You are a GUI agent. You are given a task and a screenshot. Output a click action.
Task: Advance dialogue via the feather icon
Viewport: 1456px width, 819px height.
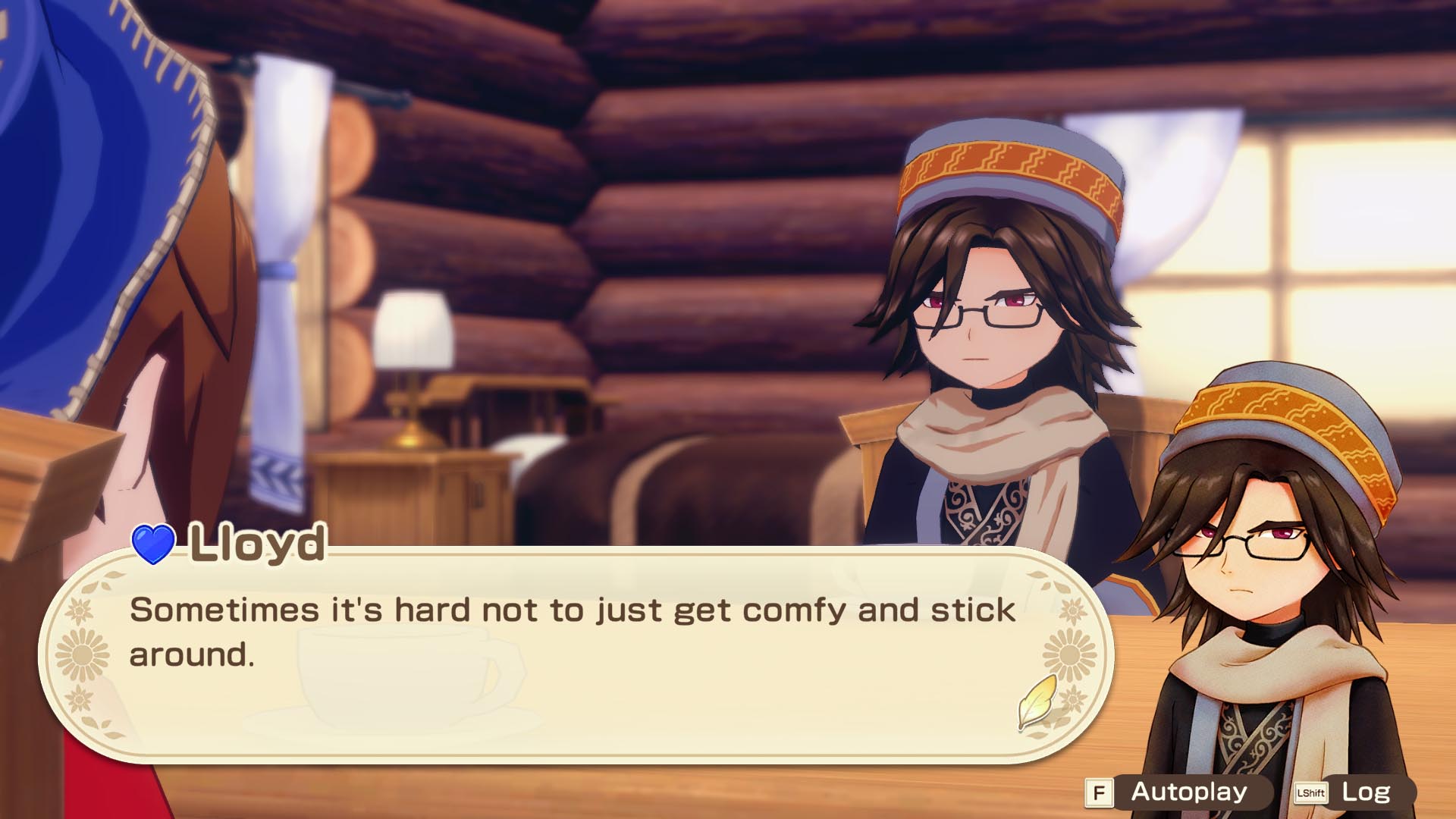point(1036,703)
